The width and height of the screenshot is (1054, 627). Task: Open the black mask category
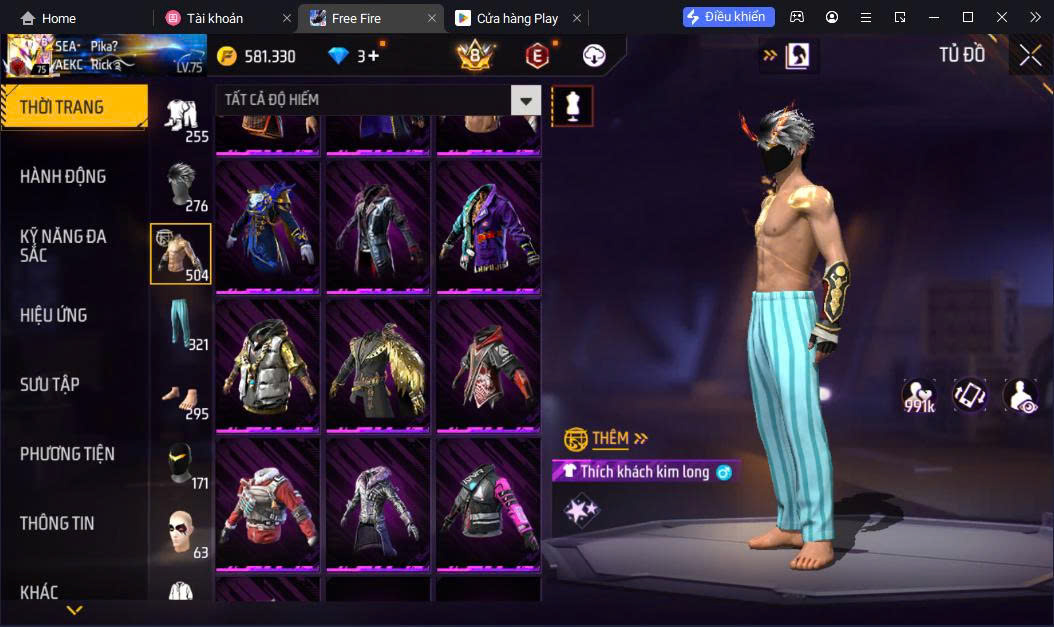click(x=181, y=463)
